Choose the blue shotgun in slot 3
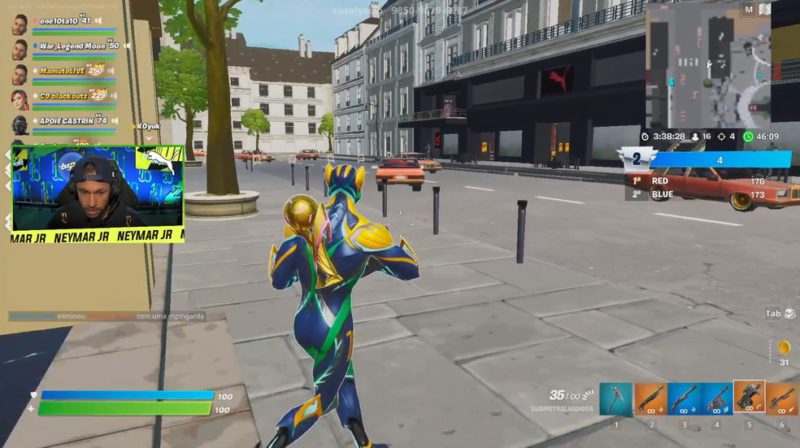Image resolution: width=800 pixels, height=448 pixels. coord(683,398)
